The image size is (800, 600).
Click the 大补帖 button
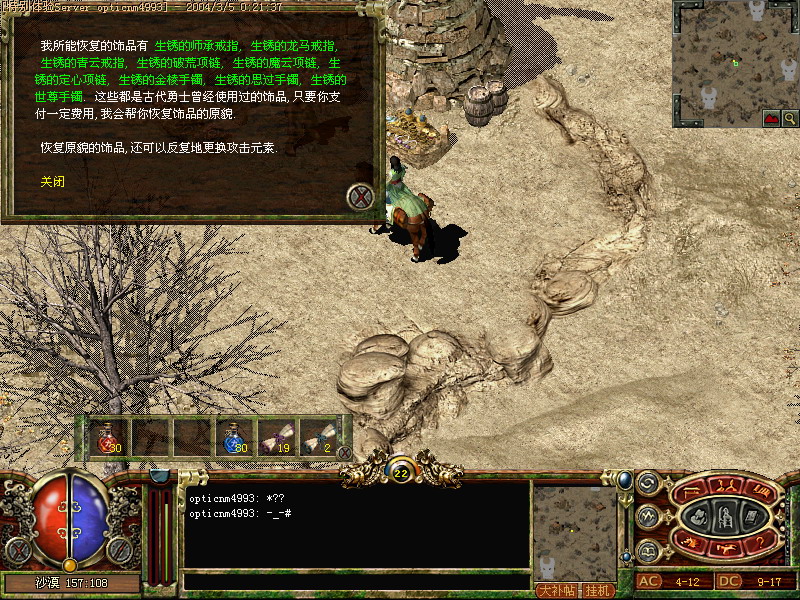pos(556,590)
